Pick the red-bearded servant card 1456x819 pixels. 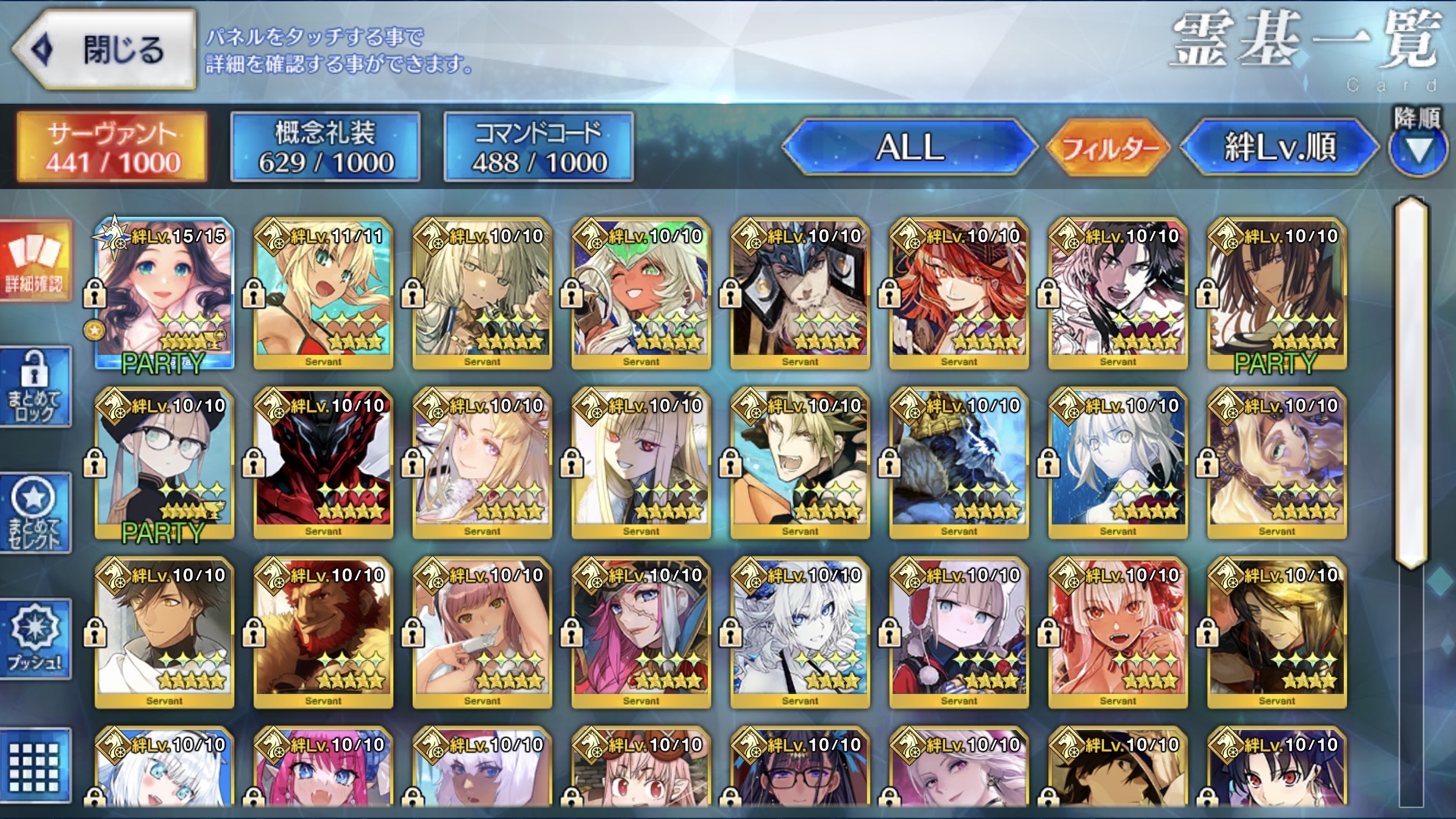click(323, 632)
